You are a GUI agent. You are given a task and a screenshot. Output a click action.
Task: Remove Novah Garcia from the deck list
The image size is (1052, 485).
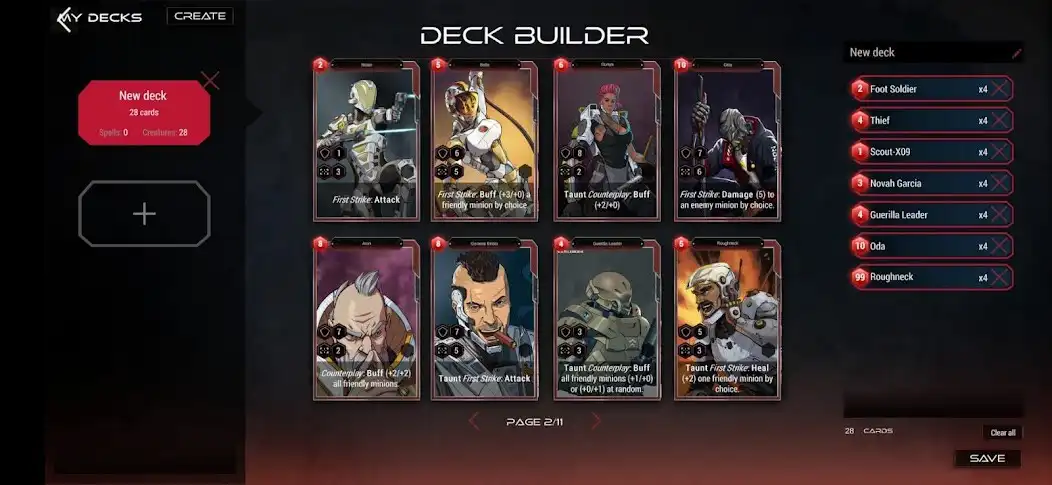(999, 184)
